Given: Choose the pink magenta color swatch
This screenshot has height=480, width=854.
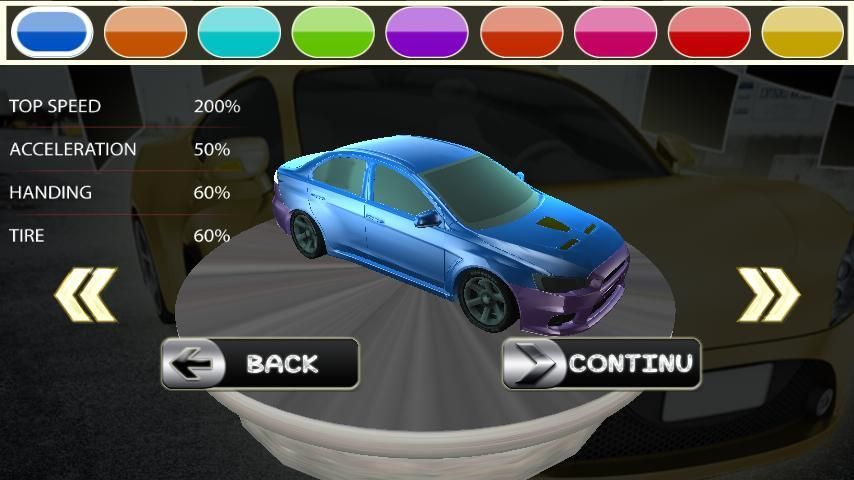Looking at the screenshot, I should (615, 32).
